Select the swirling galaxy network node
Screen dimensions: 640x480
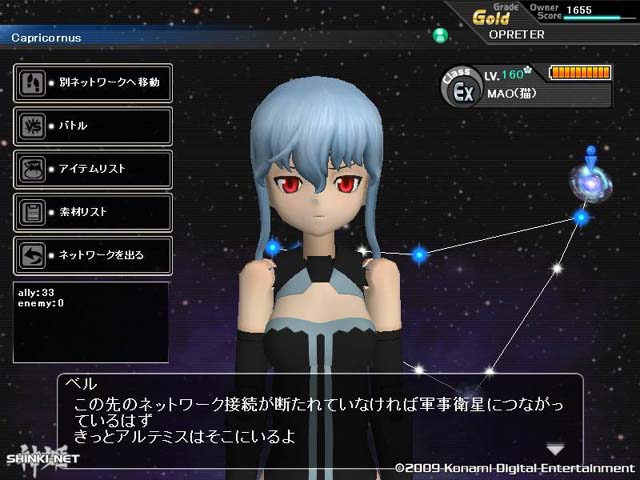pos(587,181)
